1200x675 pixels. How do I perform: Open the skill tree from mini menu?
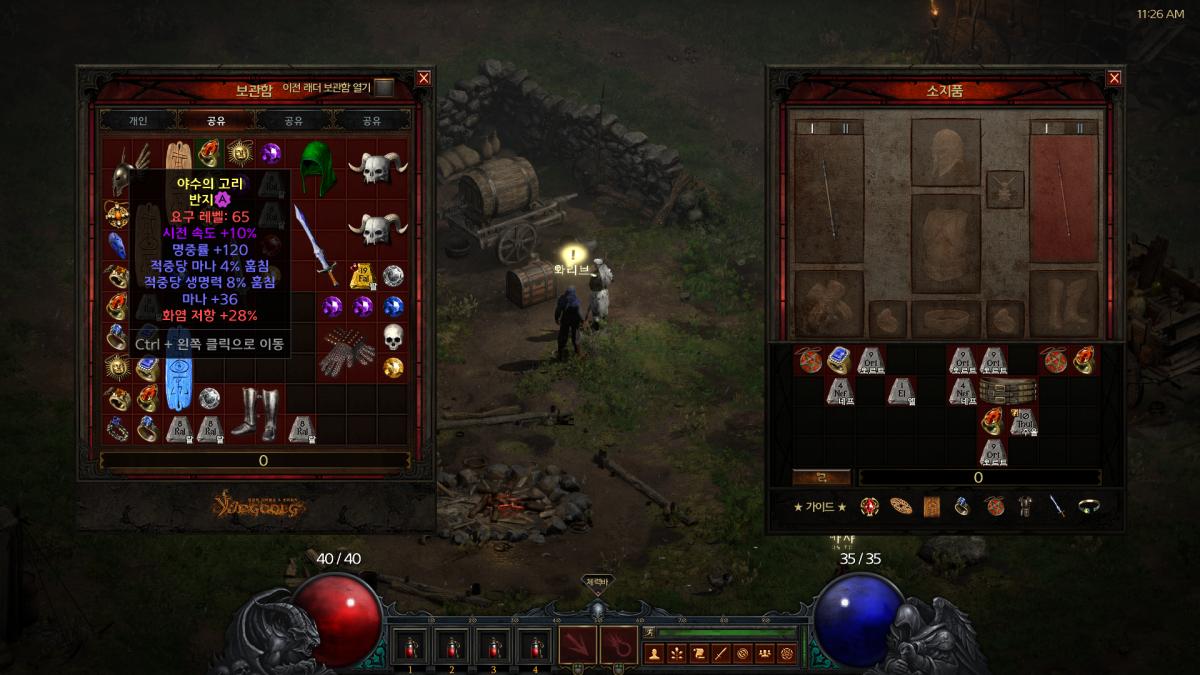pos(677,654)
